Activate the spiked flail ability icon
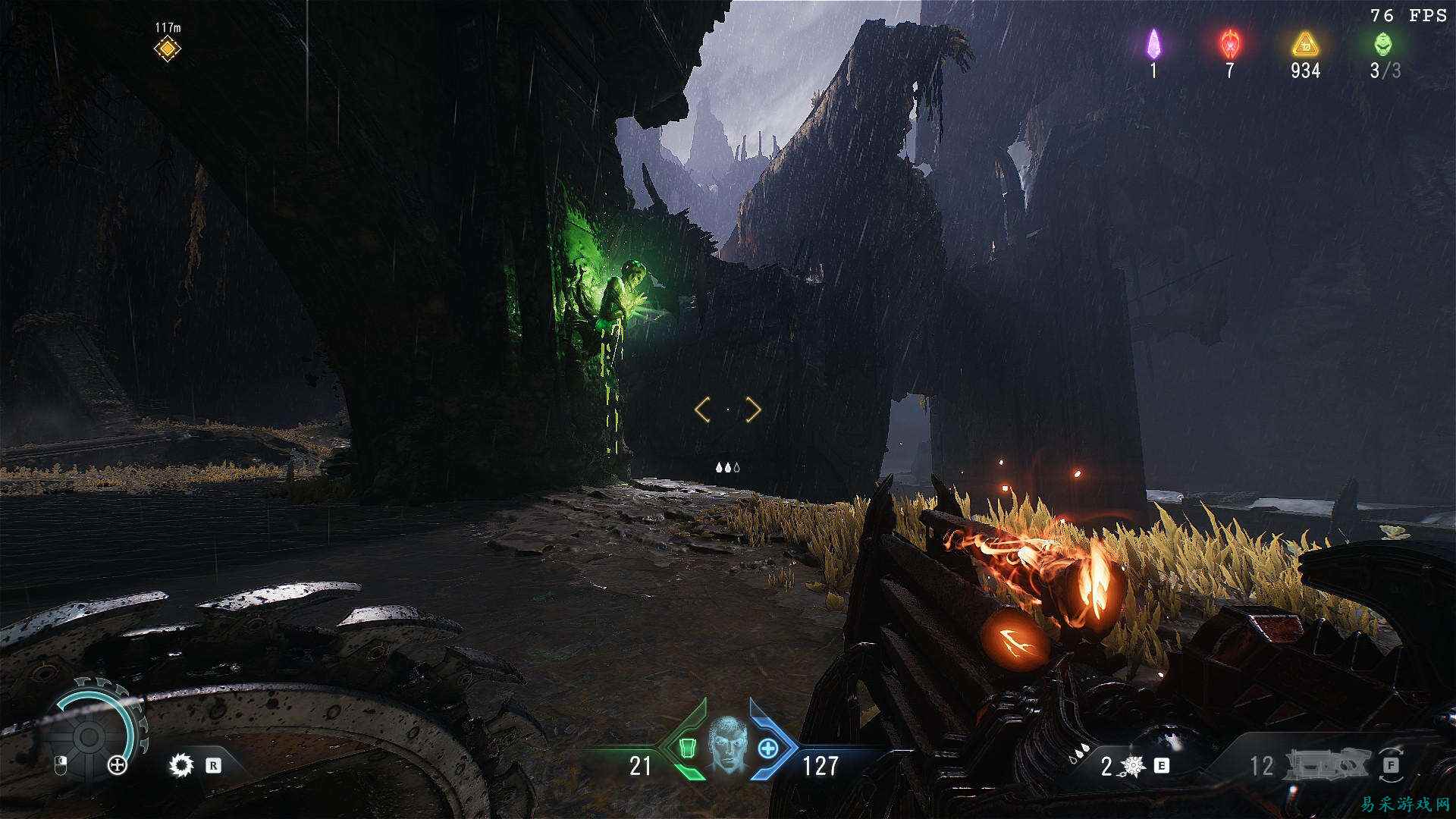Image resolution: width=1456 pixels, height=819 pixels. pyautogui.click(x=1133, y=766)
